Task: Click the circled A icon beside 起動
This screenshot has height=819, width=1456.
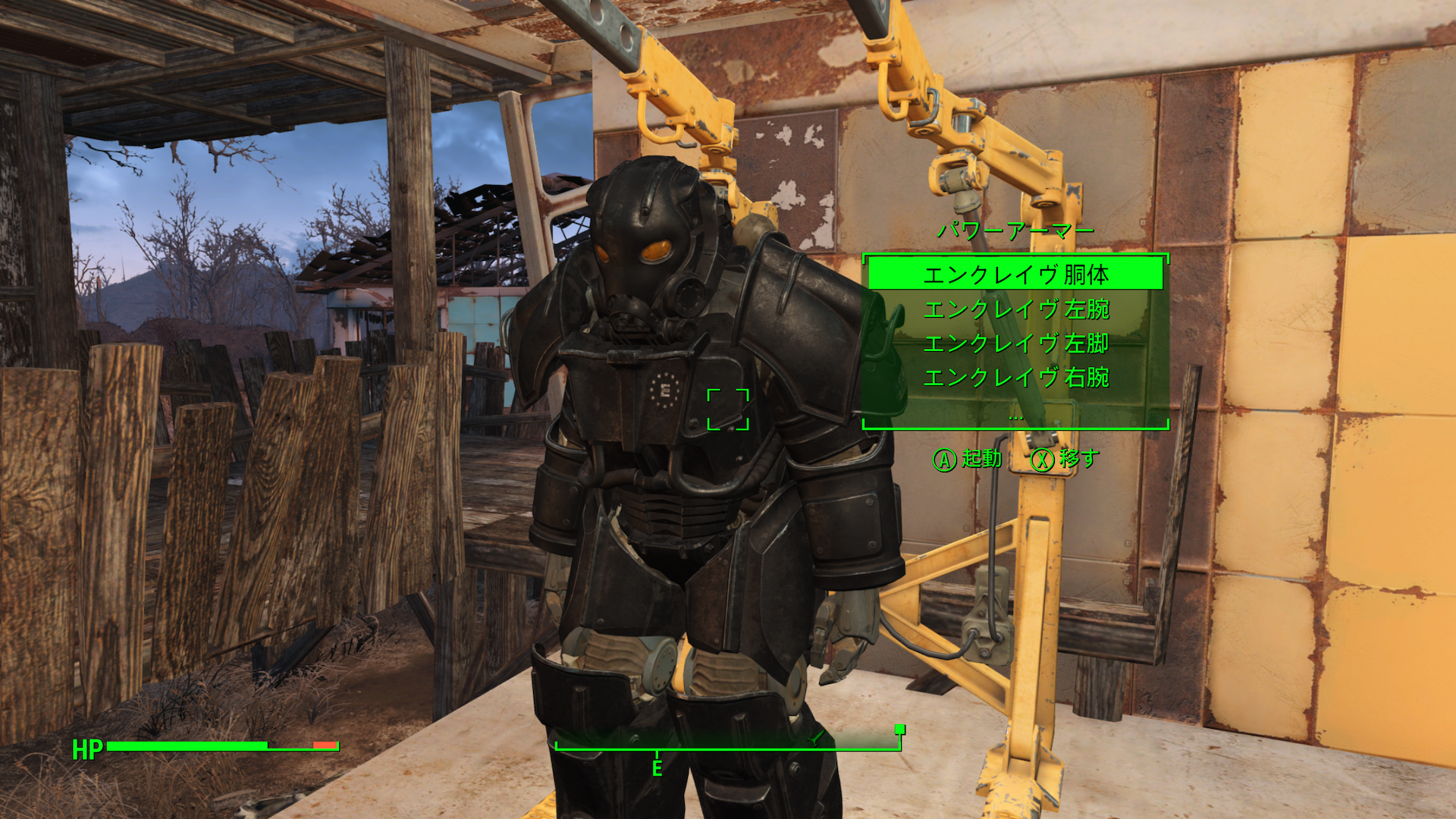Action: [x=945, y=458]
